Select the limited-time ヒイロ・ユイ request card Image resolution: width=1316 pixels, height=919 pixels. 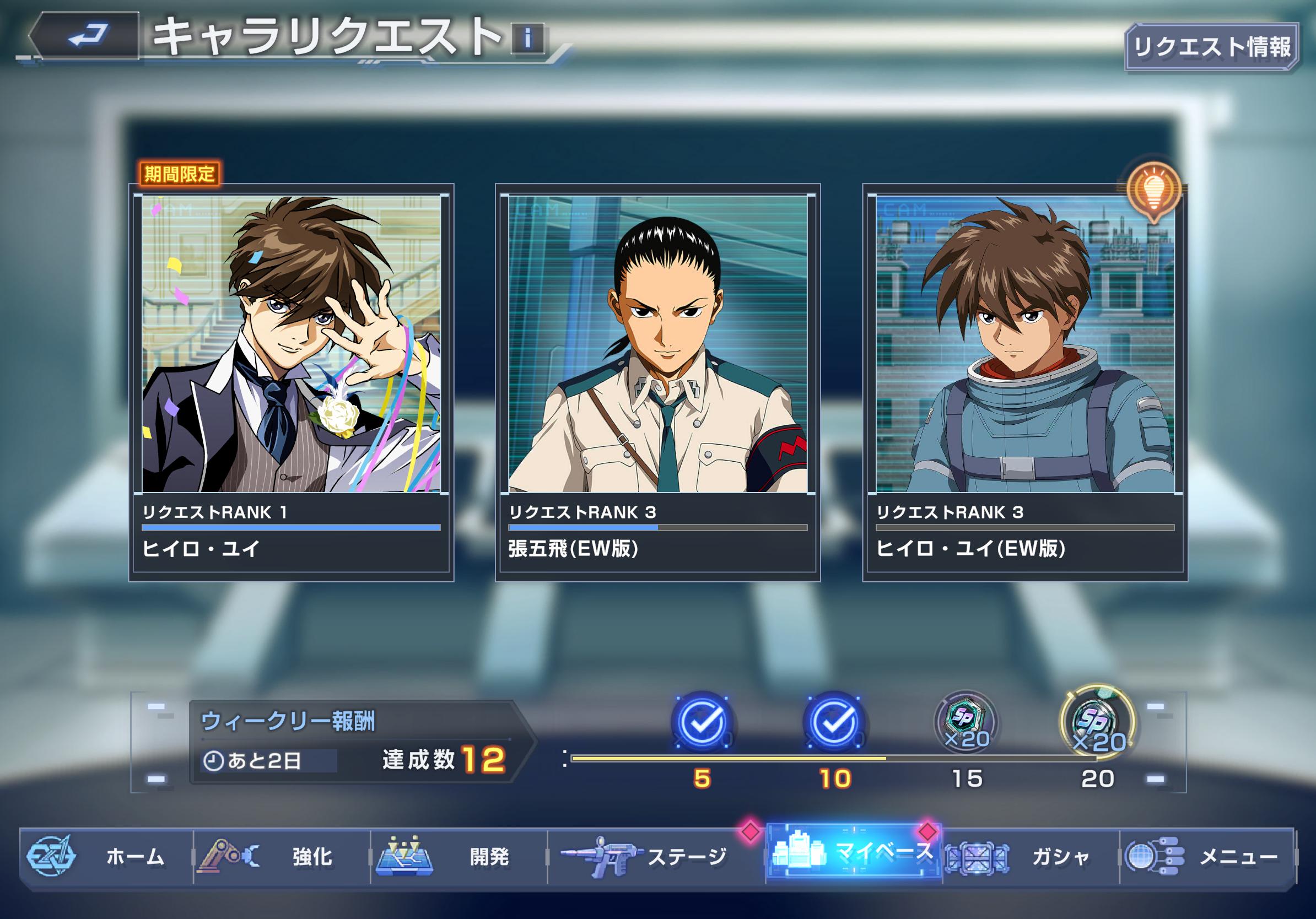[x=291, y=382]
